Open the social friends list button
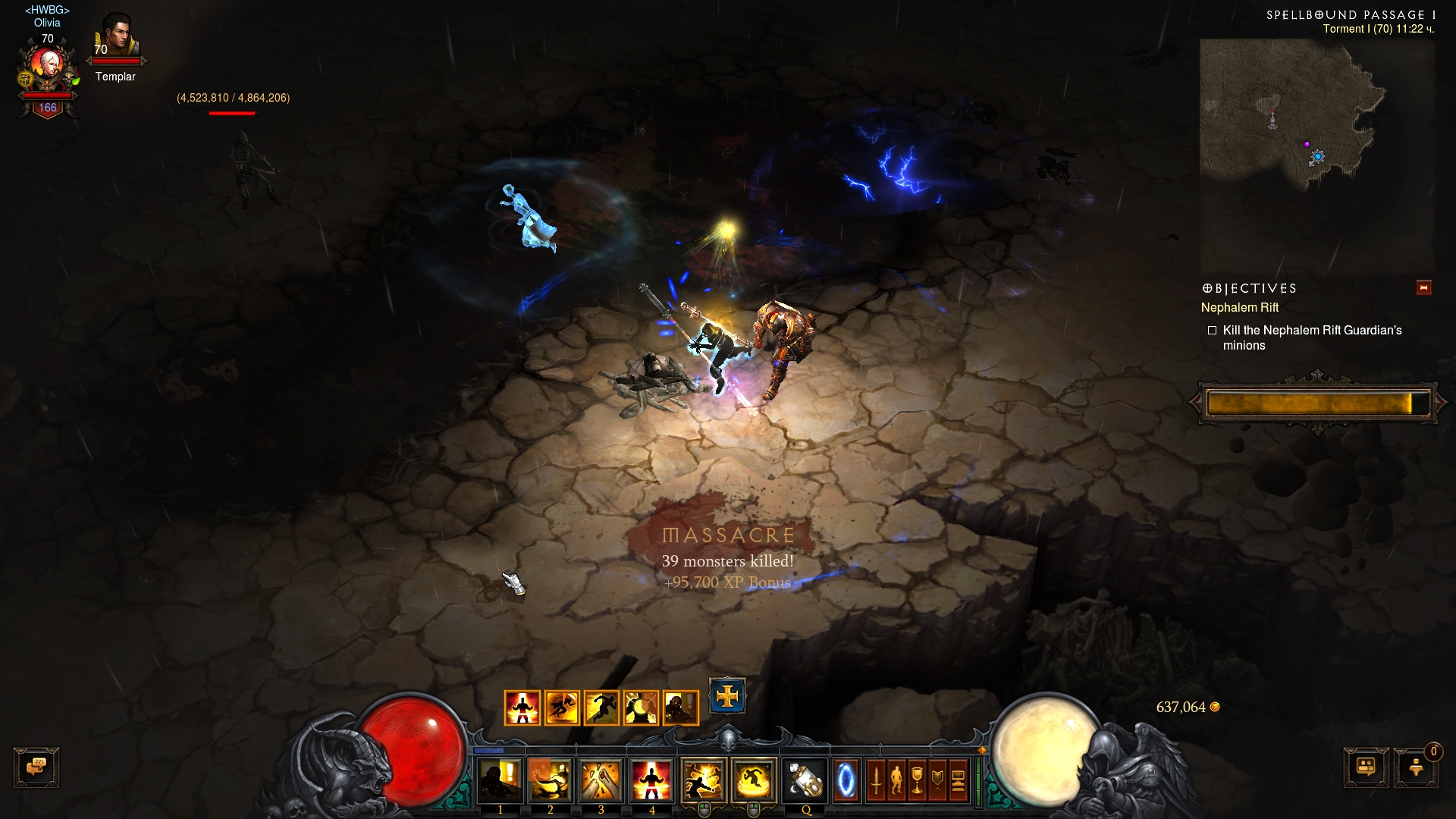The height and width of the screenshot is (819, 1456). (1366, 767)
